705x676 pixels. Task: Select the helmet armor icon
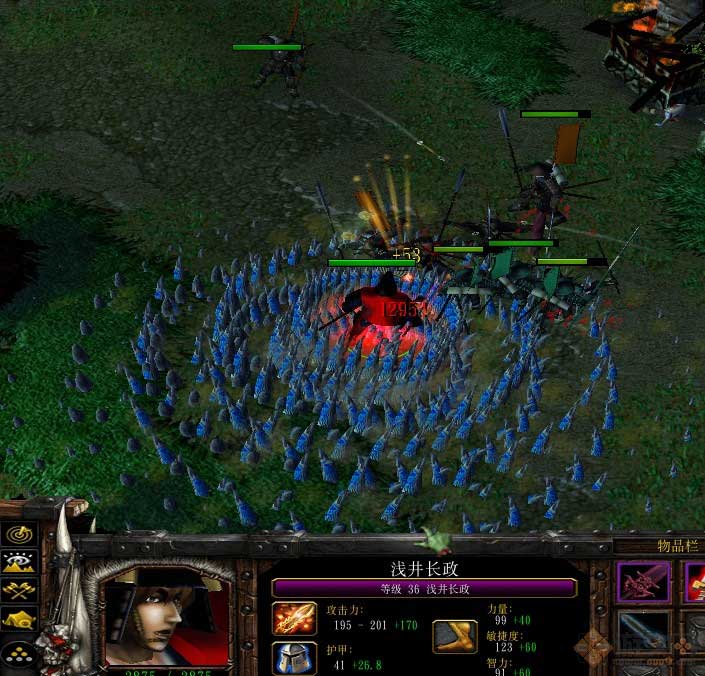[x=294, y=657]
